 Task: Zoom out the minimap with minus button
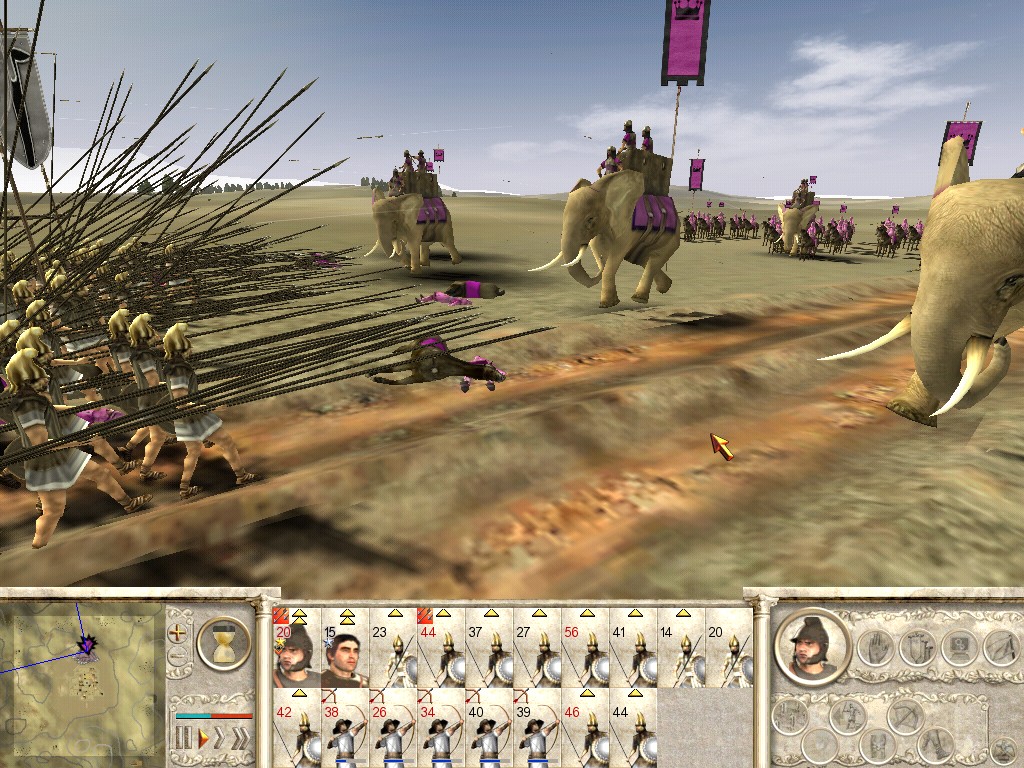pyautogui.click(x=178, y=658)
